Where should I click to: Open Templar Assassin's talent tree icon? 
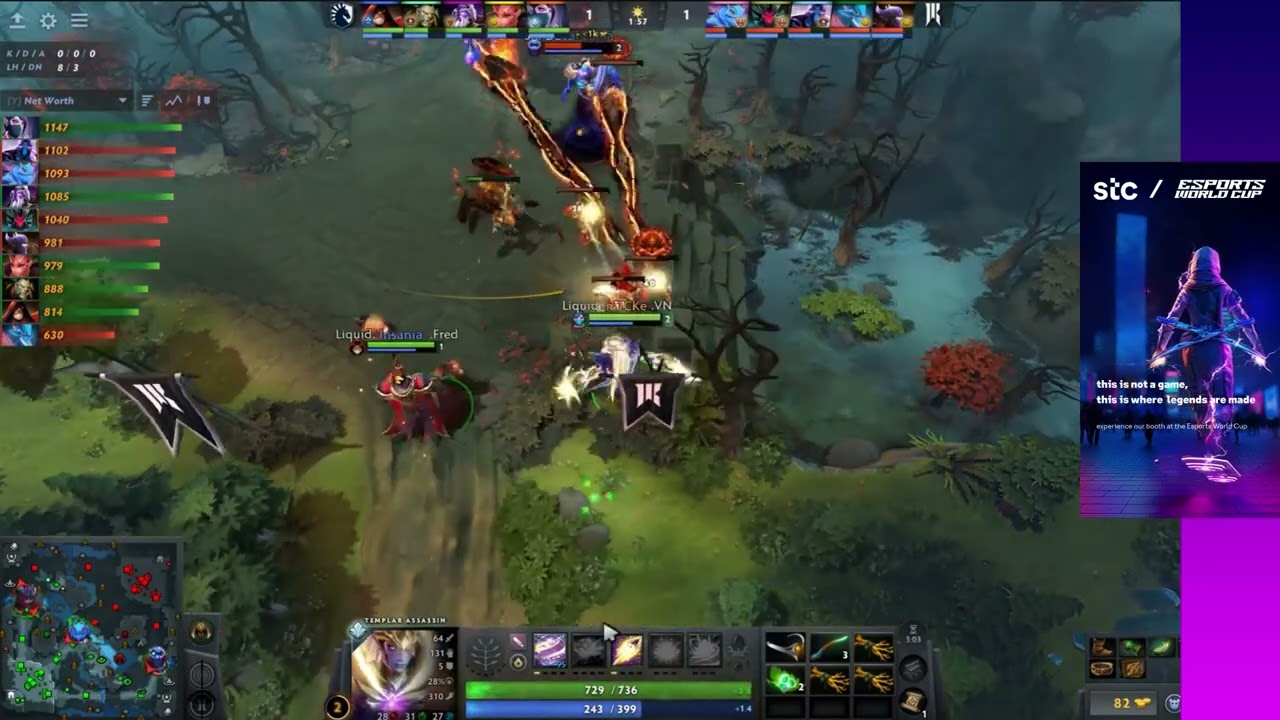pyautogui.click(x=484, y=654)
